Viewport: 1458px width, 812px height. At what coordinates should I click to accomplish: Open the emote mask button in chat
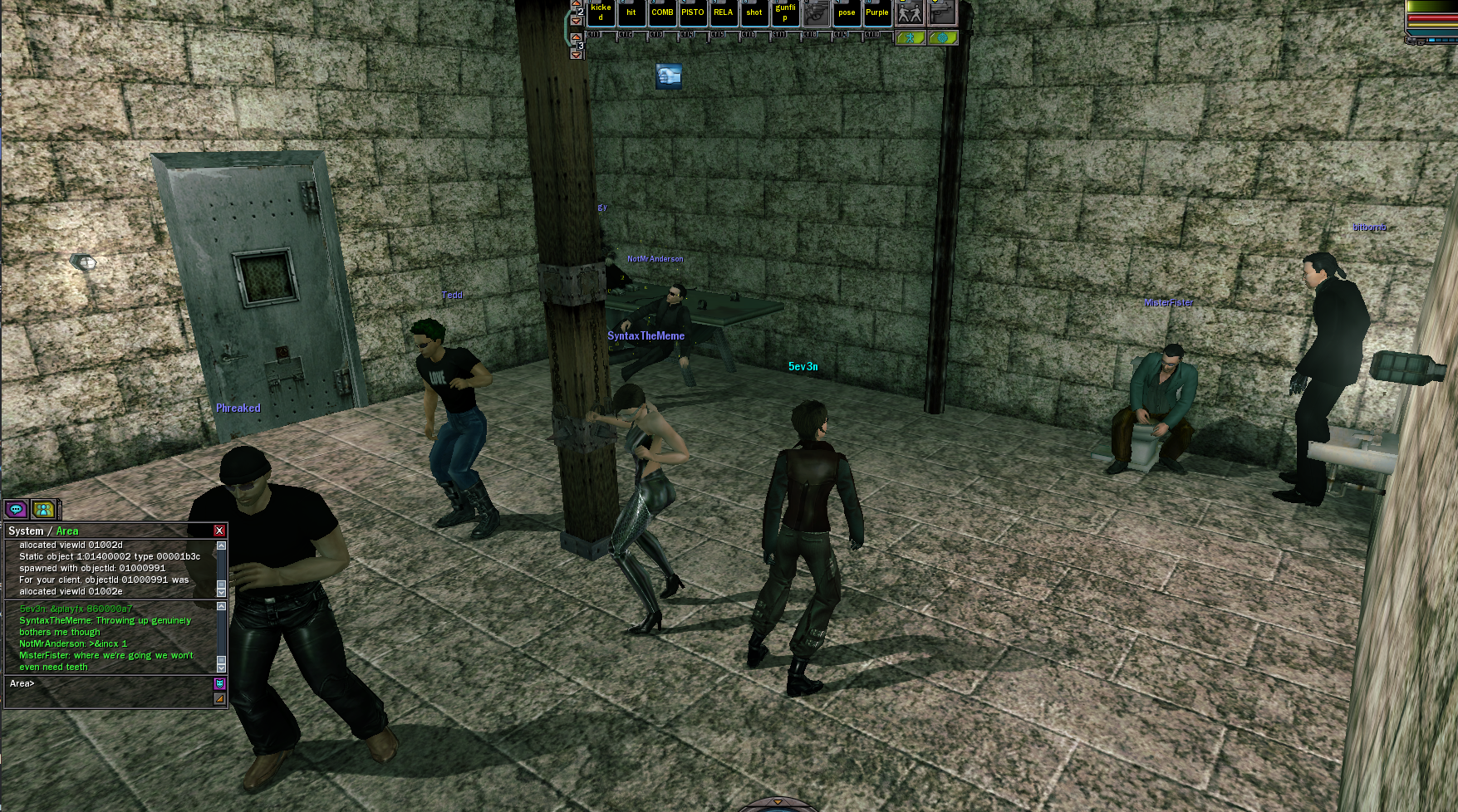219,683
